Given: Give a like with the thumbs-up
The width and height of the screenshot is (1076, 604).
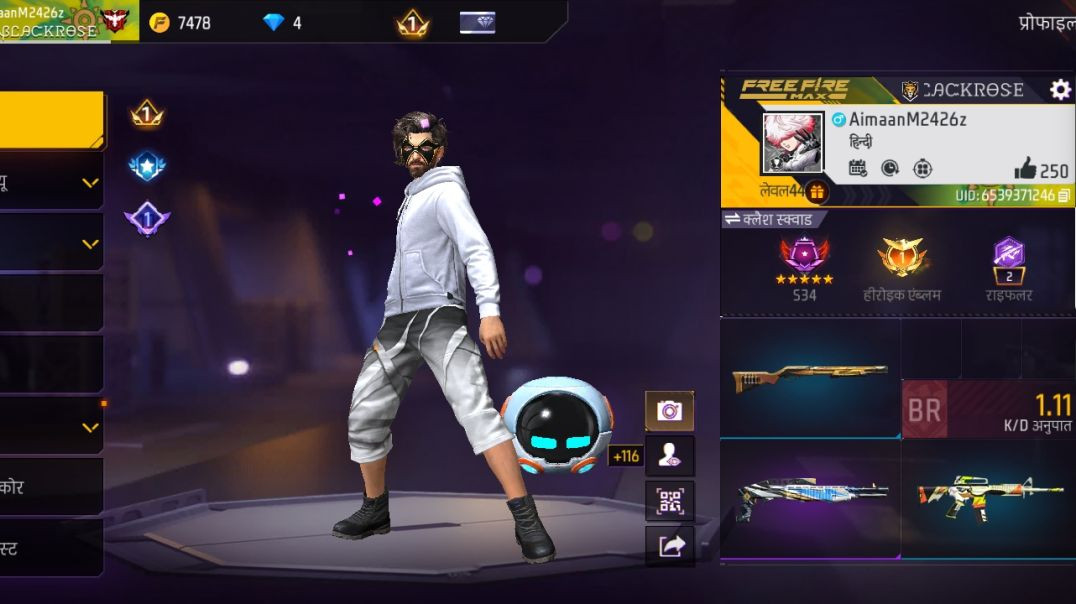Looking at the screenshot, I should (1025, 168).
